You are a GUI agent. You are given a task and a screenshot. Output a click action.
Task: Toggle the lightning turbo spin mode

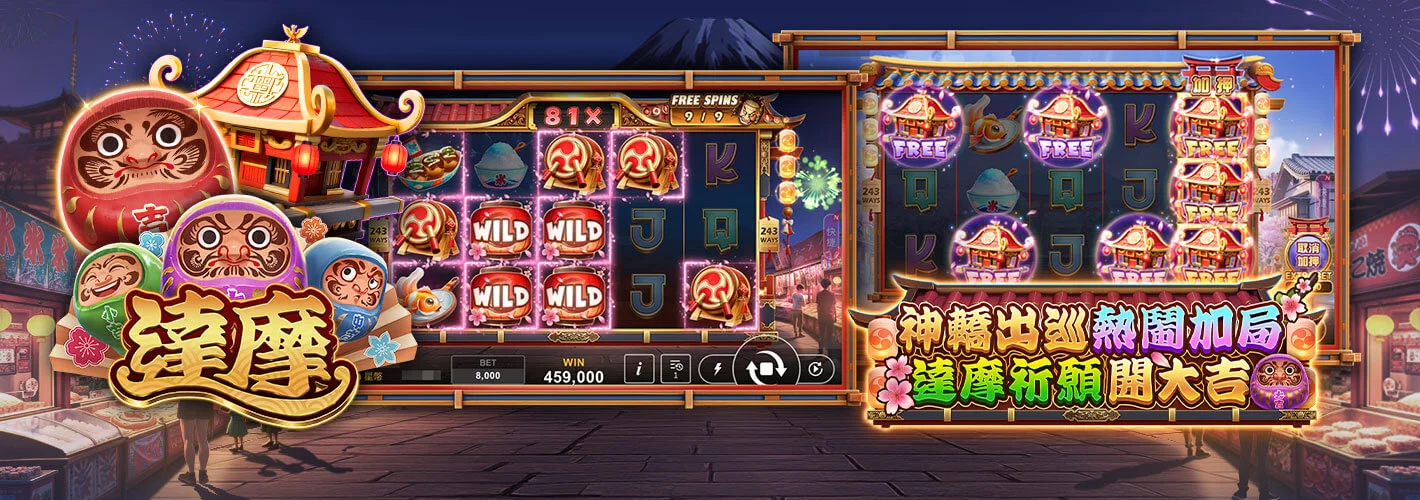point(716,369)
